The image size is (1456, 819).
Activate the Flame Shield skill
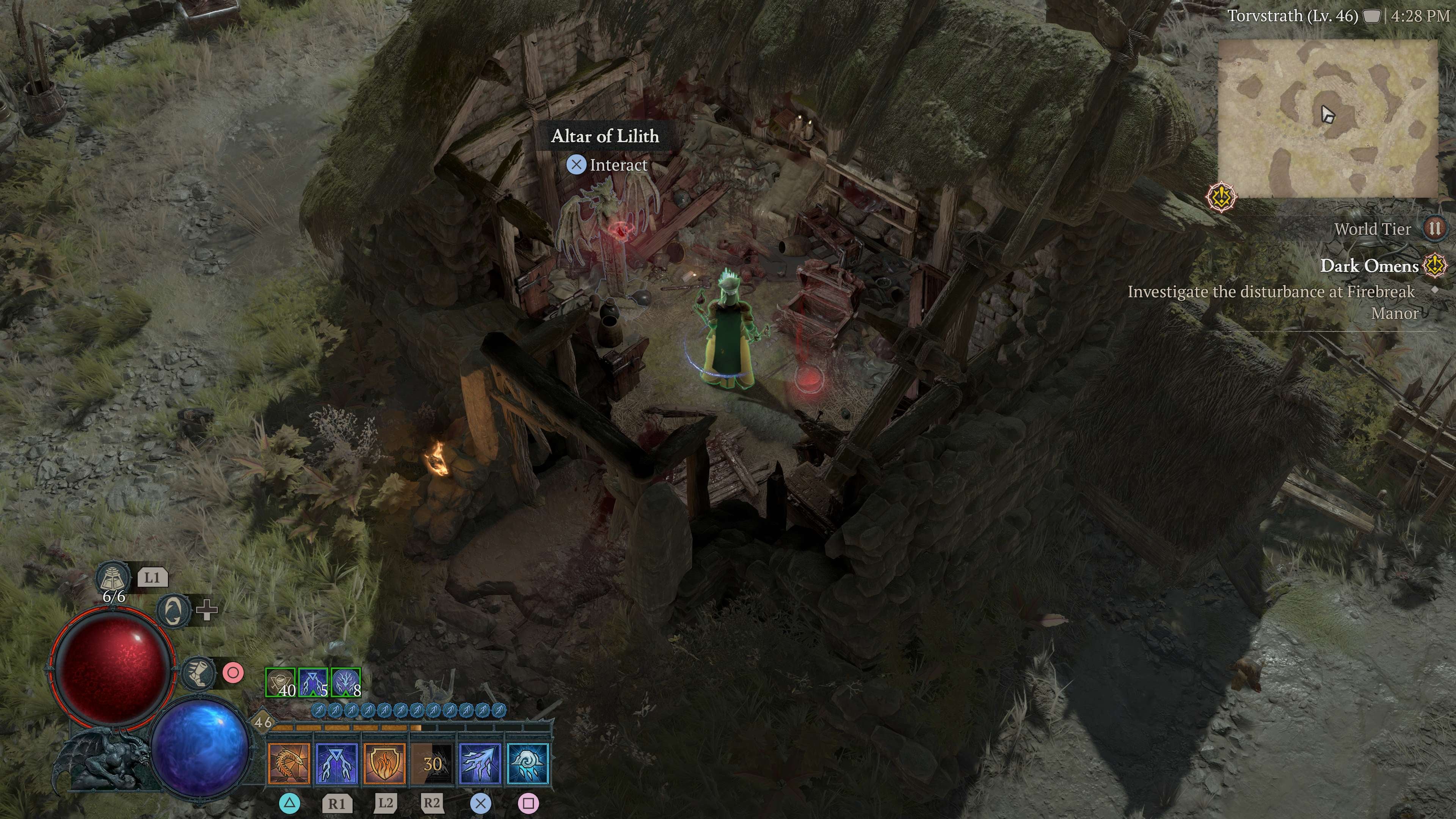pos(385,764)
